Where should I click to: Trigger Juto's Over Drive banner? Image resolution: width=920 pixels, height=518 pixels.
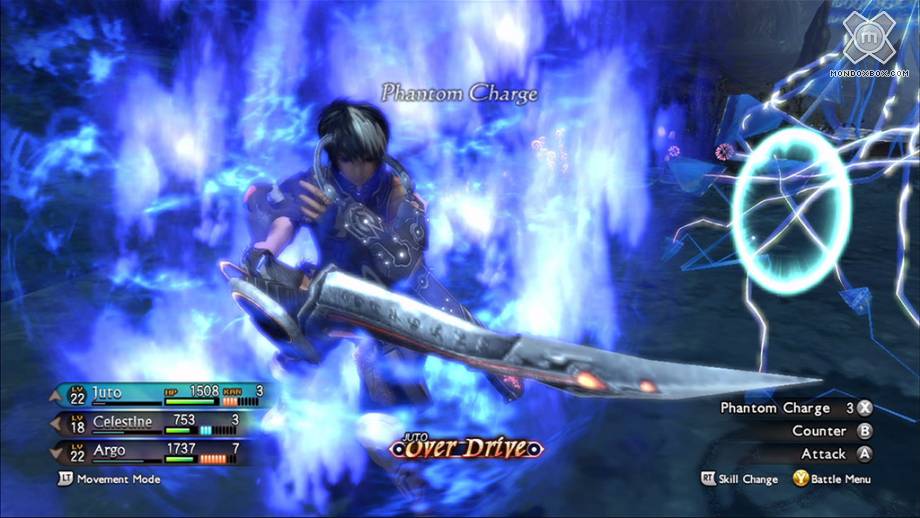click(467, 447)
